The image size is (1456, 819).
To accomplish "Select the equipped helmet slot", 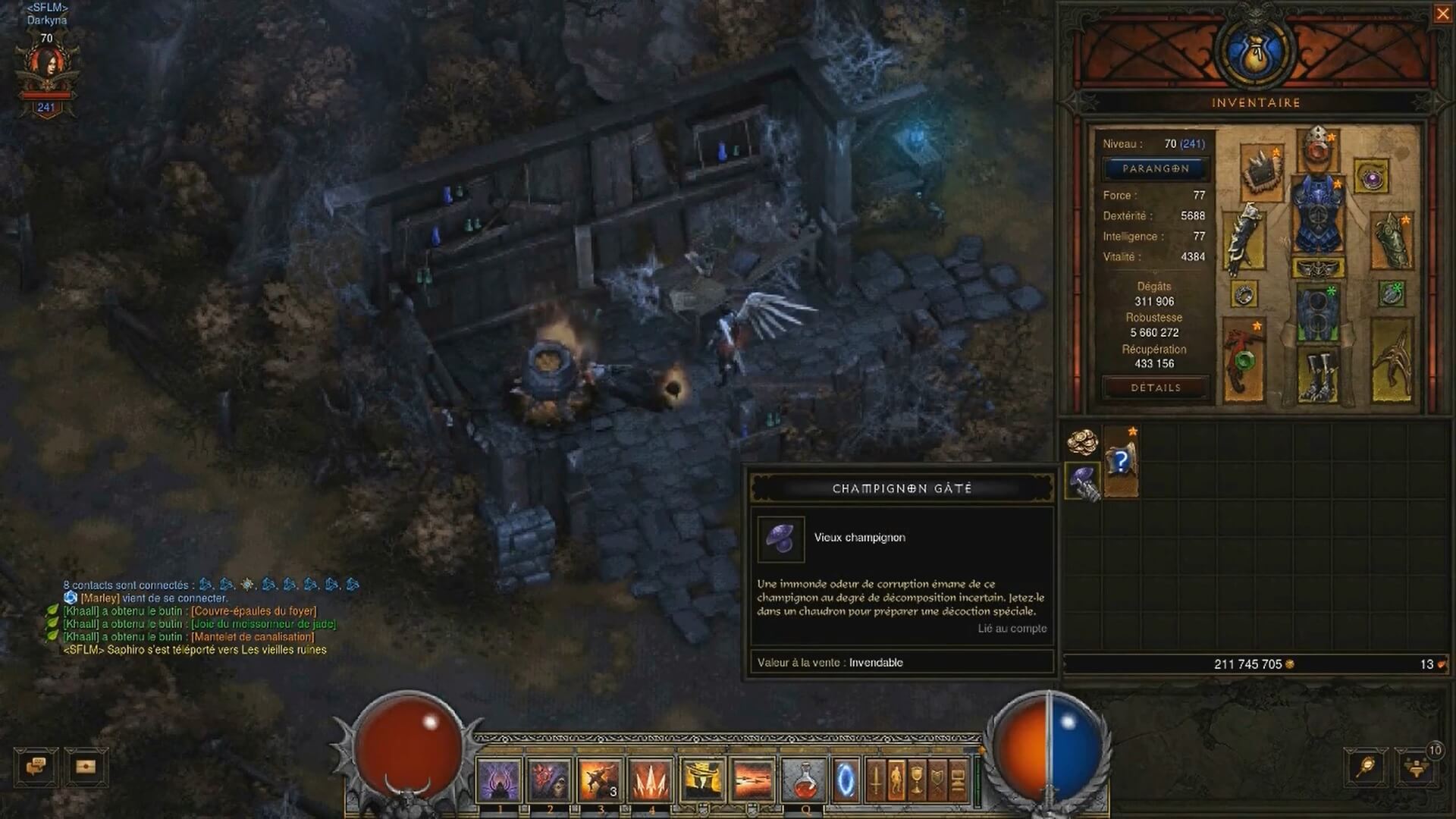I will point(1318,148).
